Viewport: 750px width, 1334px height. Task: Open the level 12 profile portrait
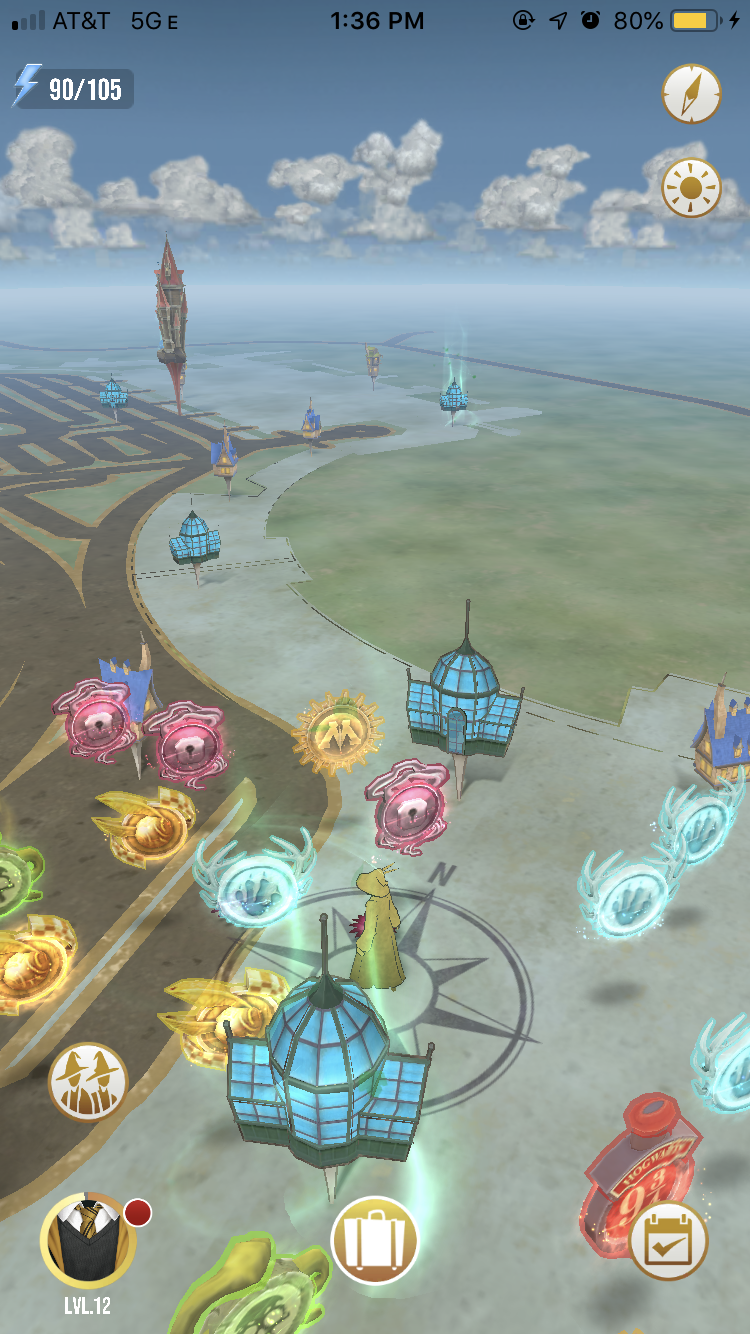88,1241
